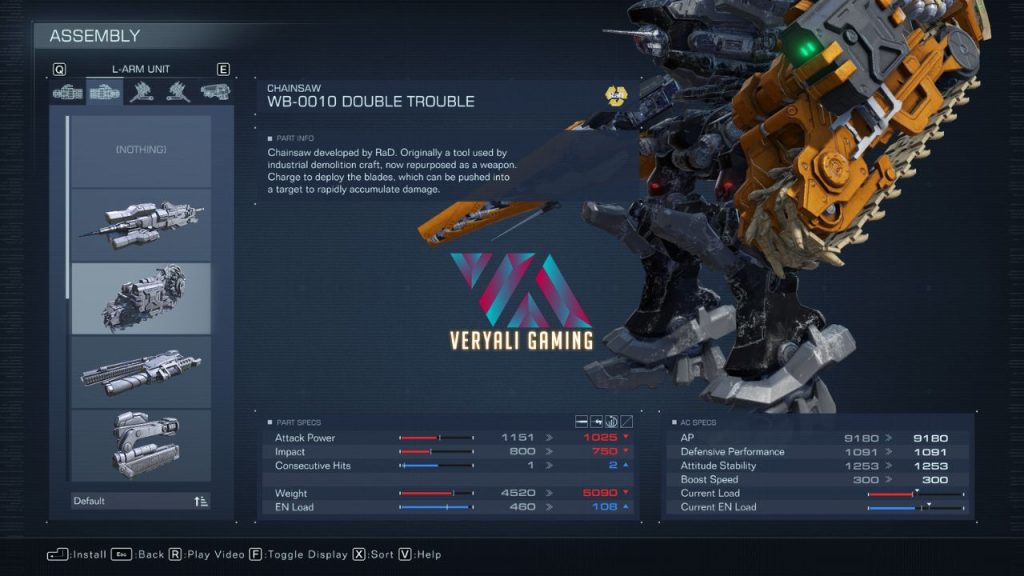The height and width of the screenshot is (576, 1024).
Task: Click the highlighted L-Arm Unit category tab
Action: point(104,93)
